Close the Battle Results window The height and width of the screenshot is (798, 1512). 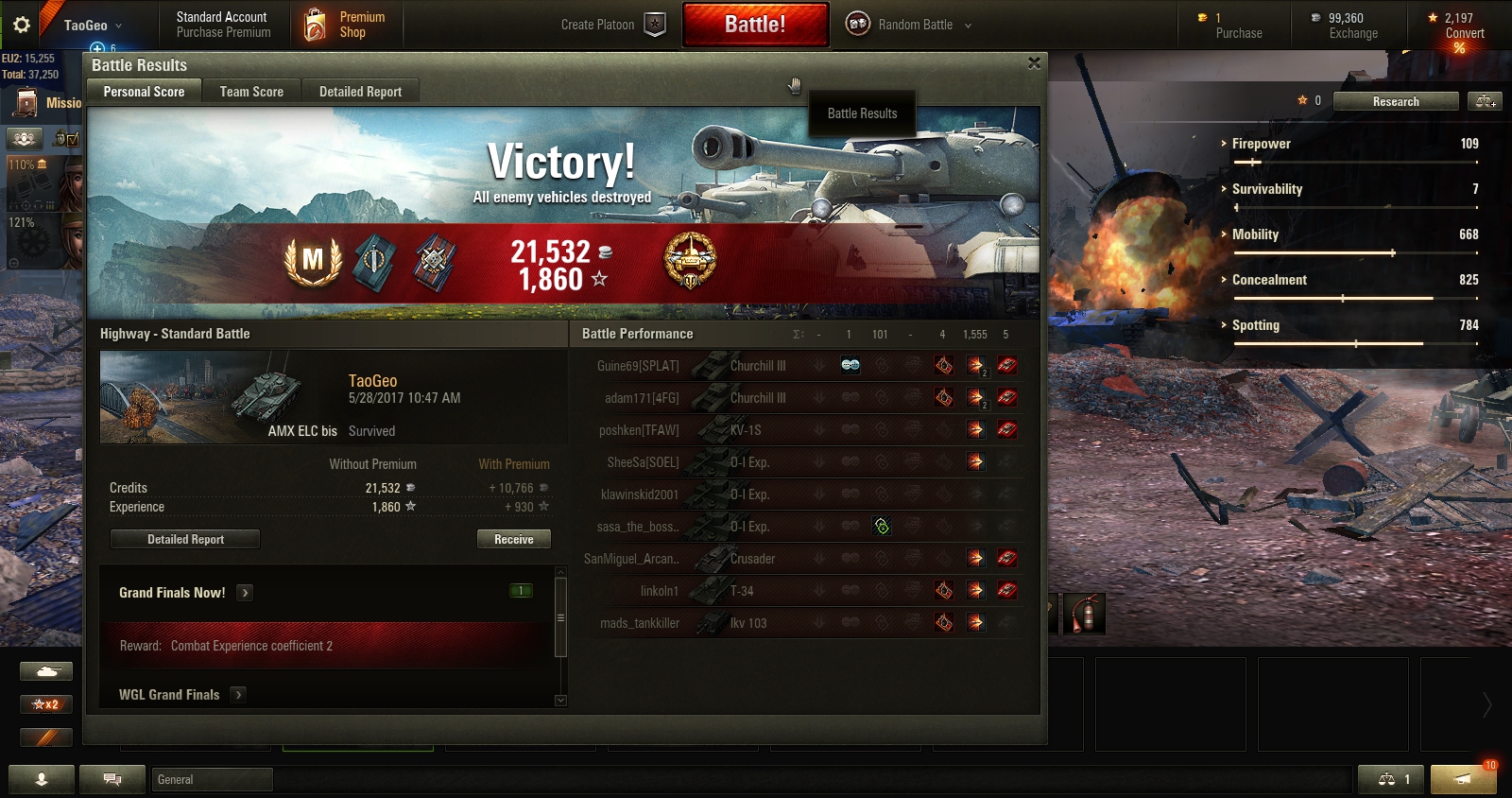click(x=1034, y=63)
